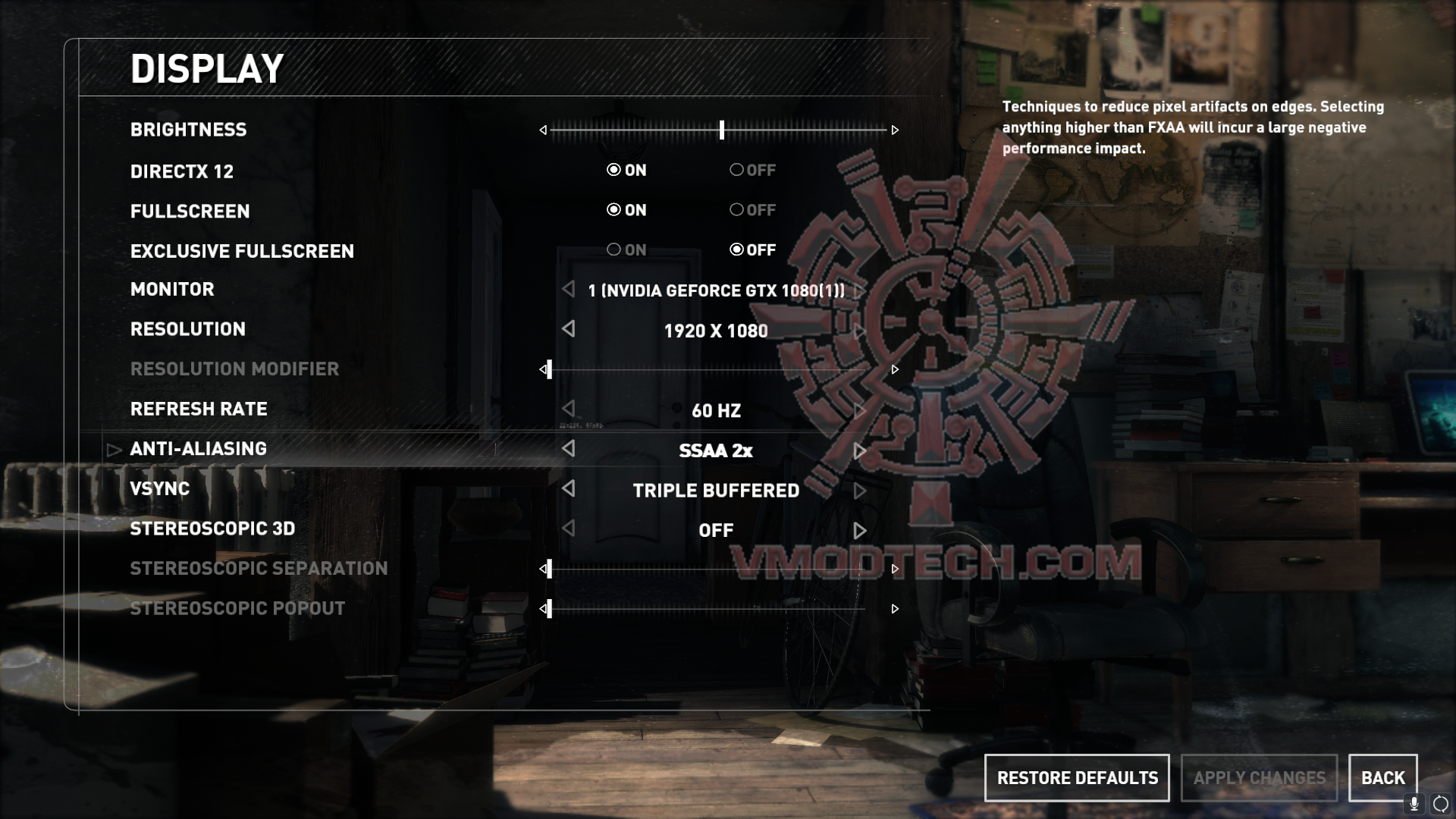The image size is (1456, 819).
Task: Advance Stereoscopic 3D to next option
Action: 859,531
